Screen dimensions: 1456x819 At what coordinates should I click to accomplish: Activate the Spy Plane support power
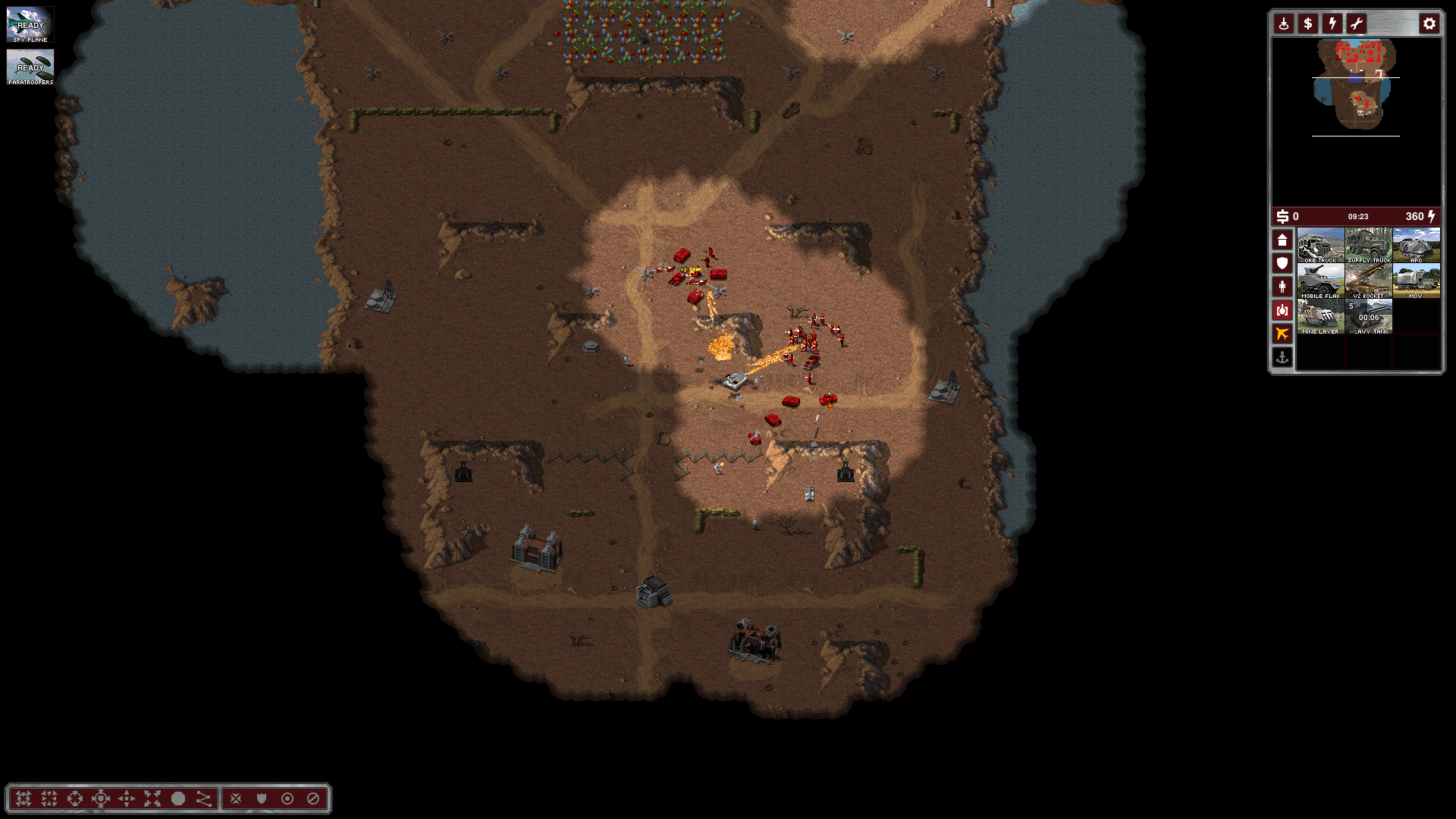point(30,25)
